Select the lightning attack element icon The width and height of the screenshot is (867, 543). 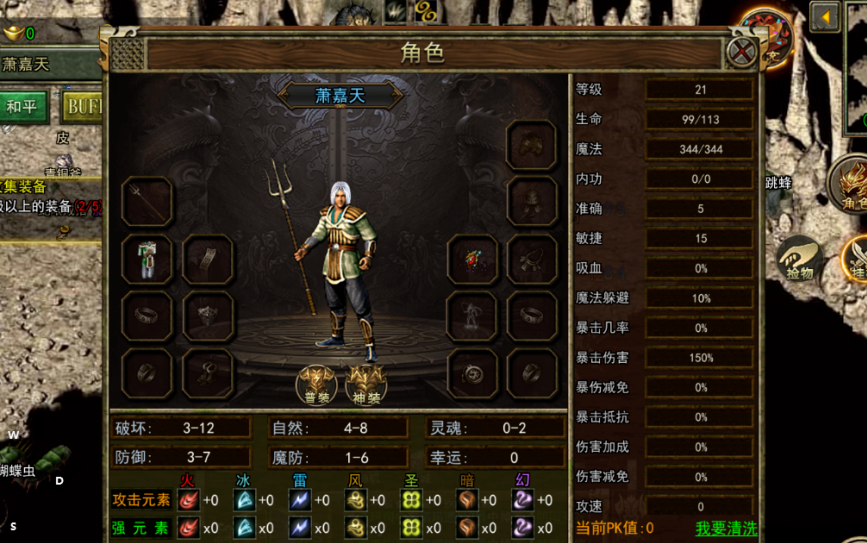[x=300, y=499]
